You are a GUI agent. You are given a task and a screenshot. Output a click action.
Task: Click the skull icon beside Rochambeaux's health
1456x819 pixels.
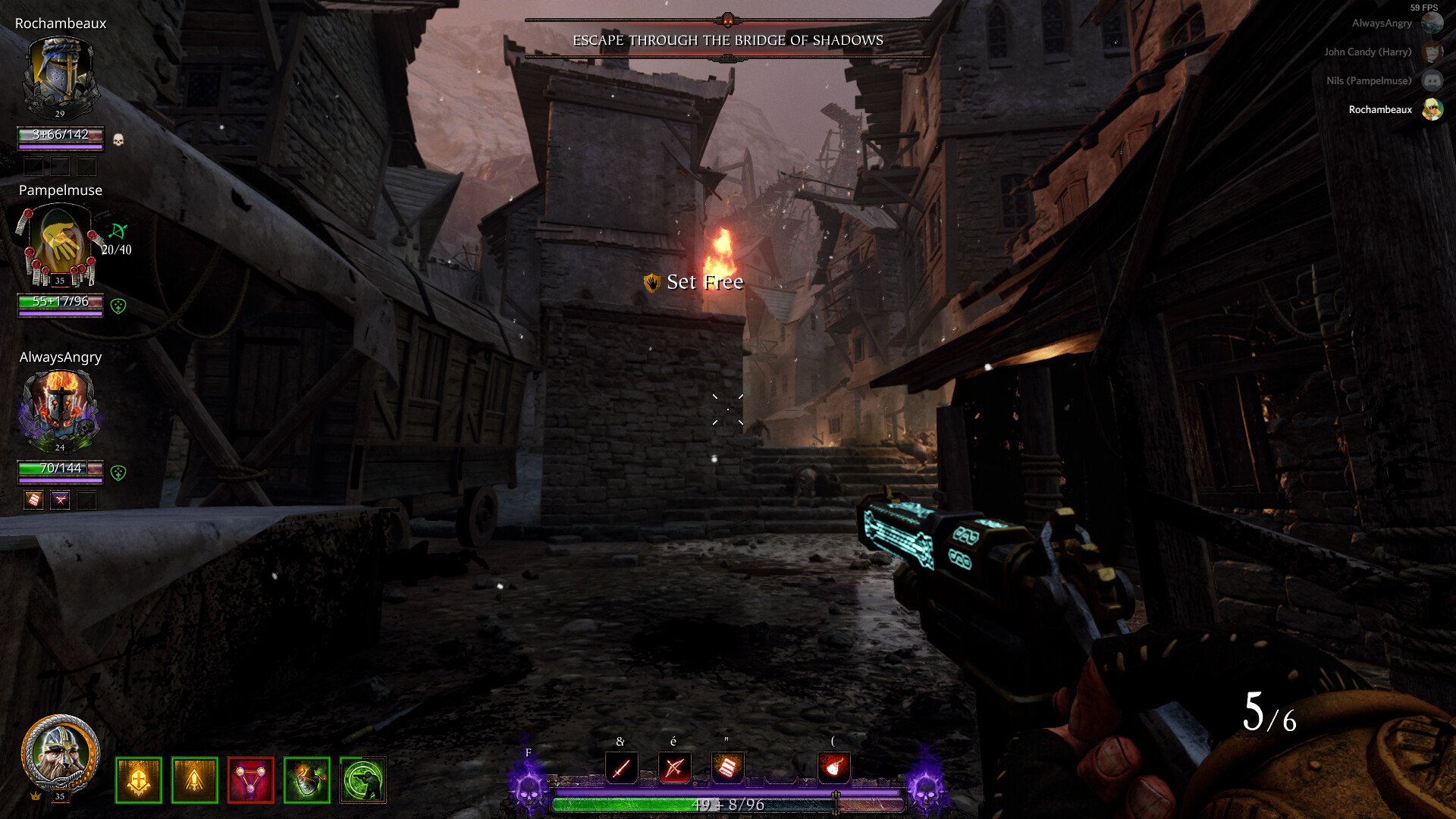pos(118,140)
